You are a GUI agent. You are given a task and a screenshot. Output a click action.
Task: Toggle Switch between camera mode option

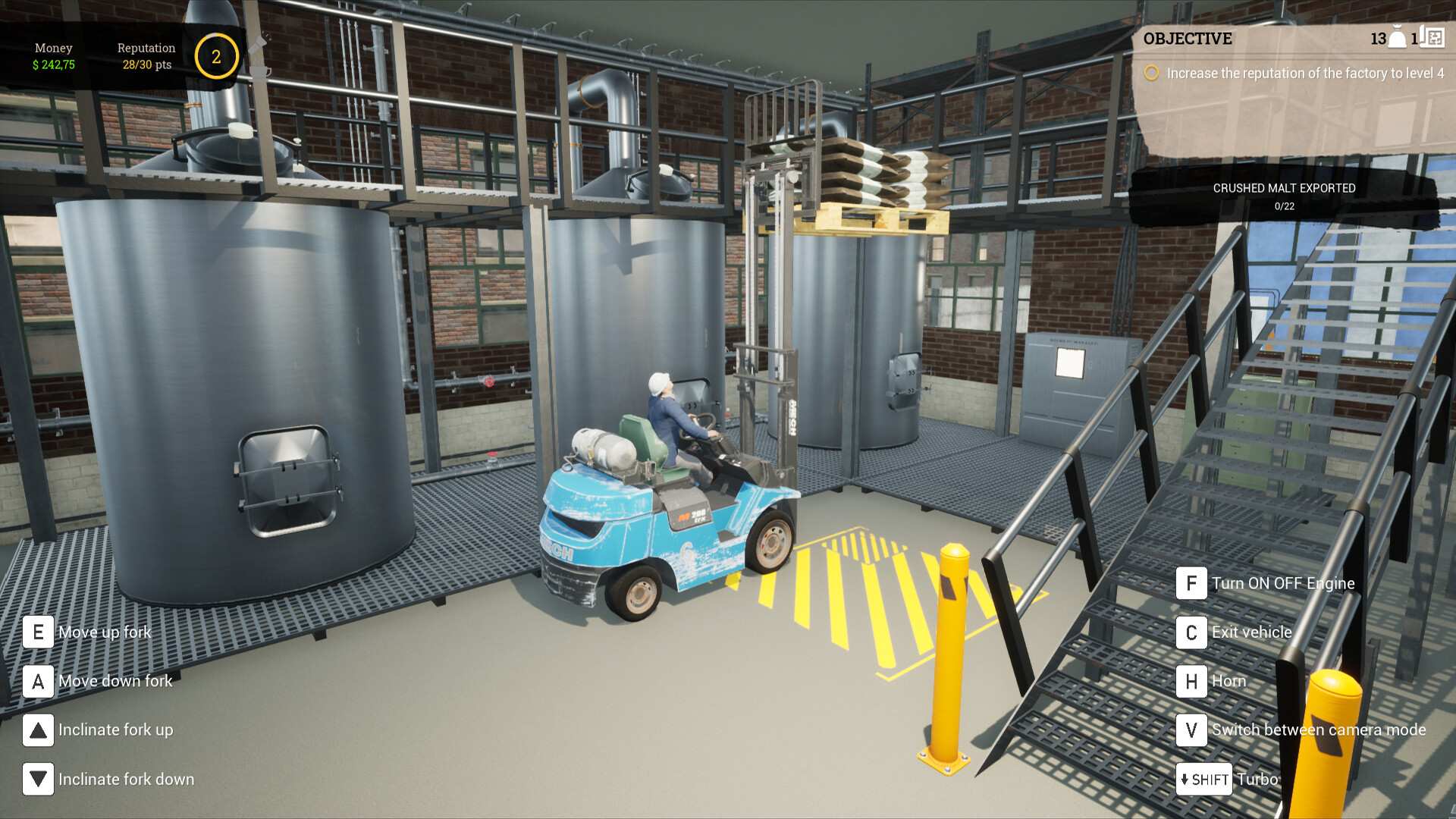coord(1192,730)
